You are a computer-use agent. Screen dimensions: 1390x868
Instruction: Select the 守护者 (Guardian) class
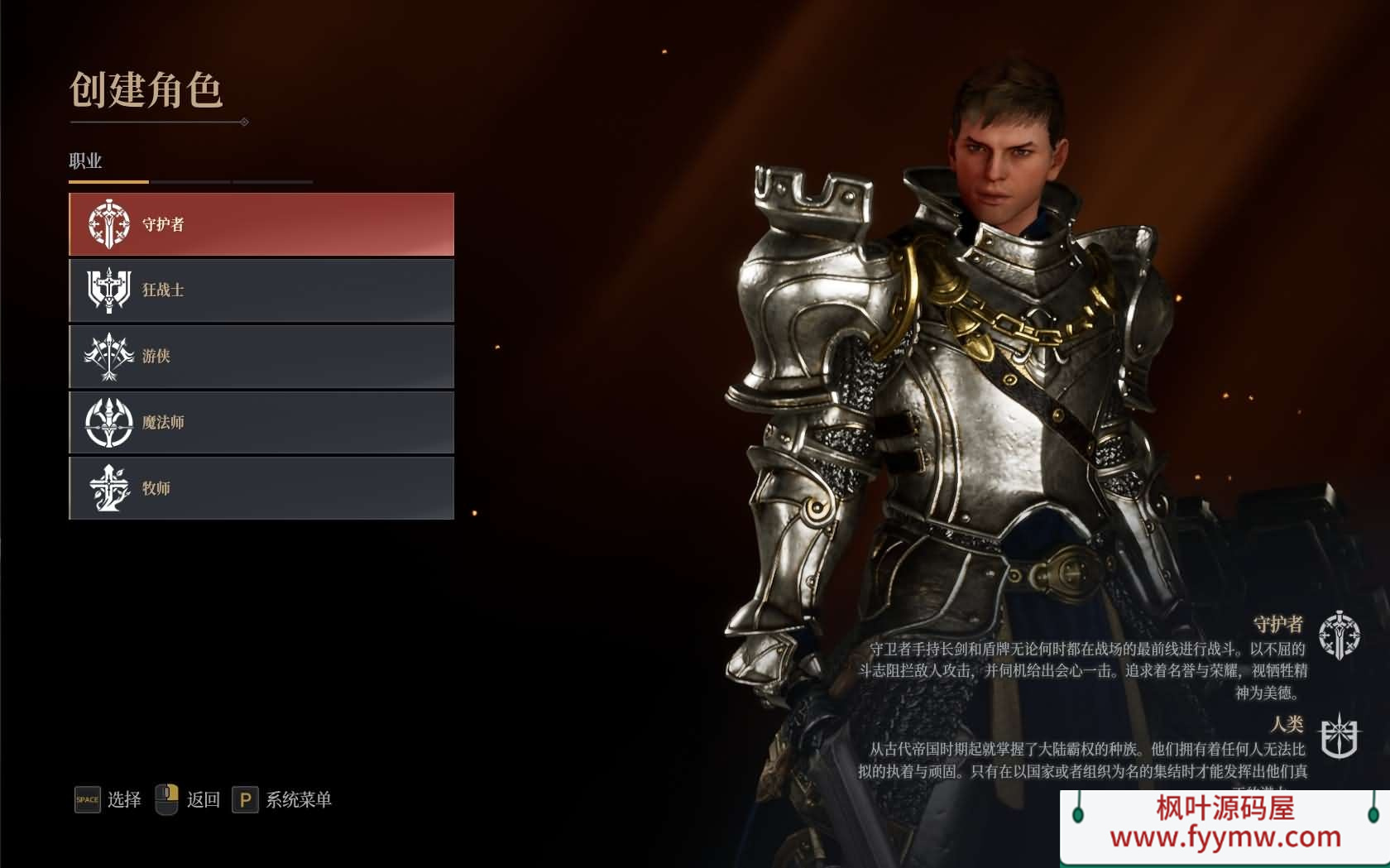261,224
